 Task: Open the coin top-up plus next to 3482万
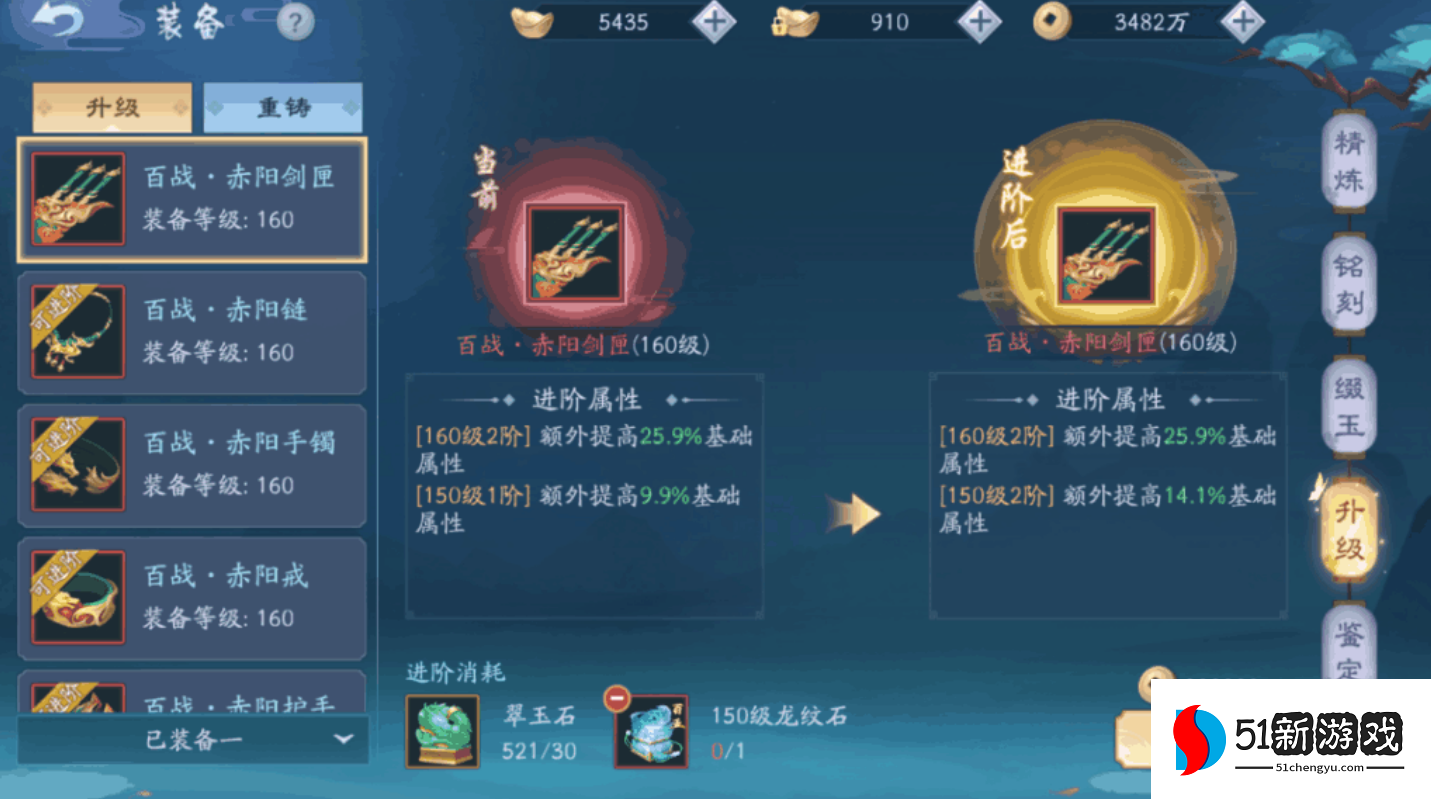click(x=1242, y=21)
